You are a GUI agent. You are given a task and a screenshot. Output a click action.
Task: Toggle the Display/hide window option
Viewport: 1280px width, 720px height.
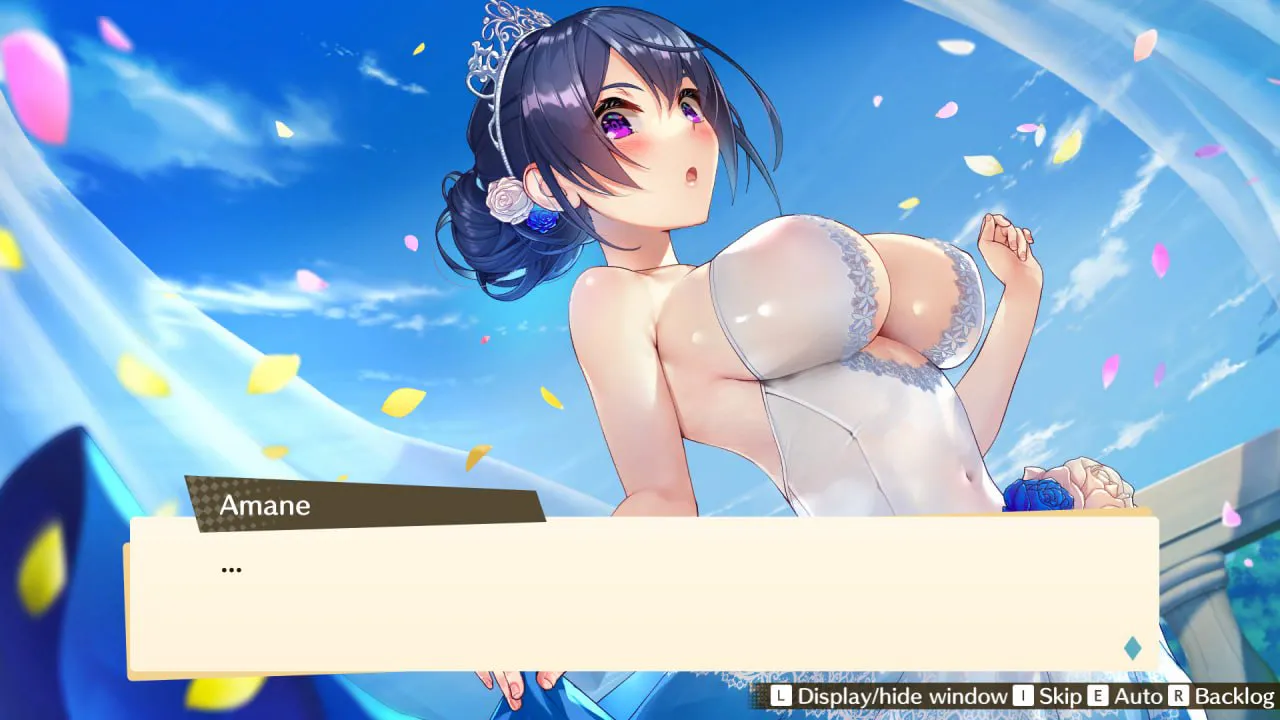pyautogui.click(x=890, y=696)
